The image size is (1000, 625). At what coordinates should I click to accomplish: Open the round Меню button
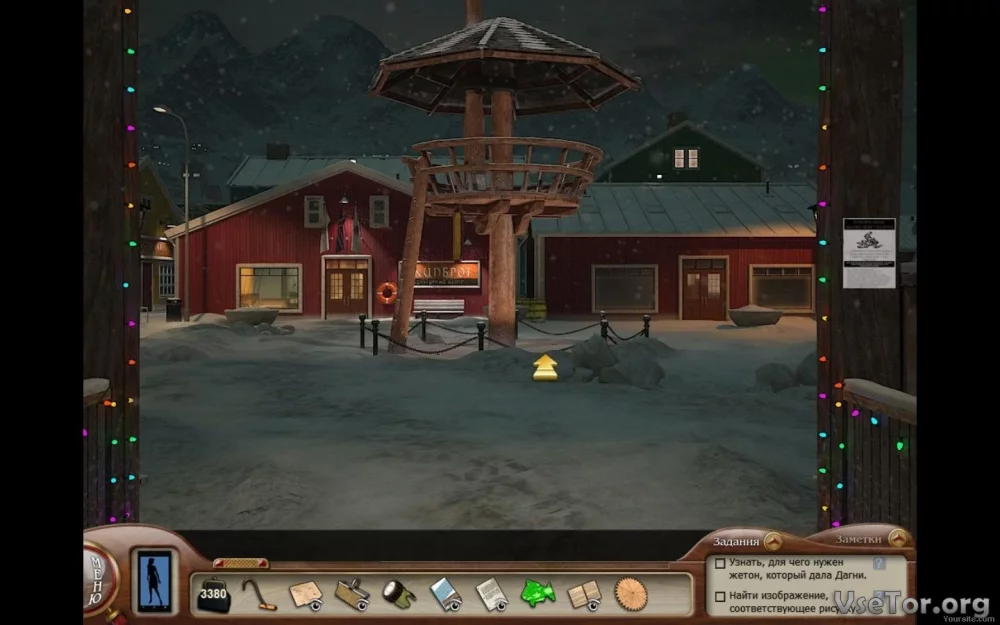click(98, 578)
